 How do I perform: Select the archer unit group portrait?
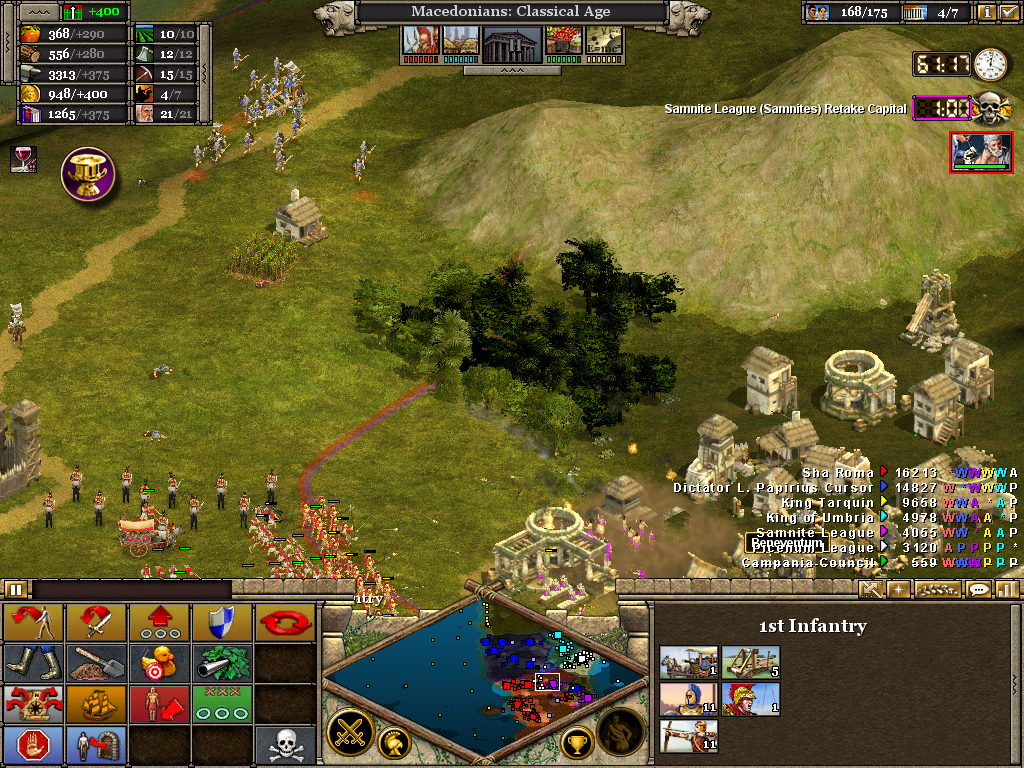coord(689,737)
